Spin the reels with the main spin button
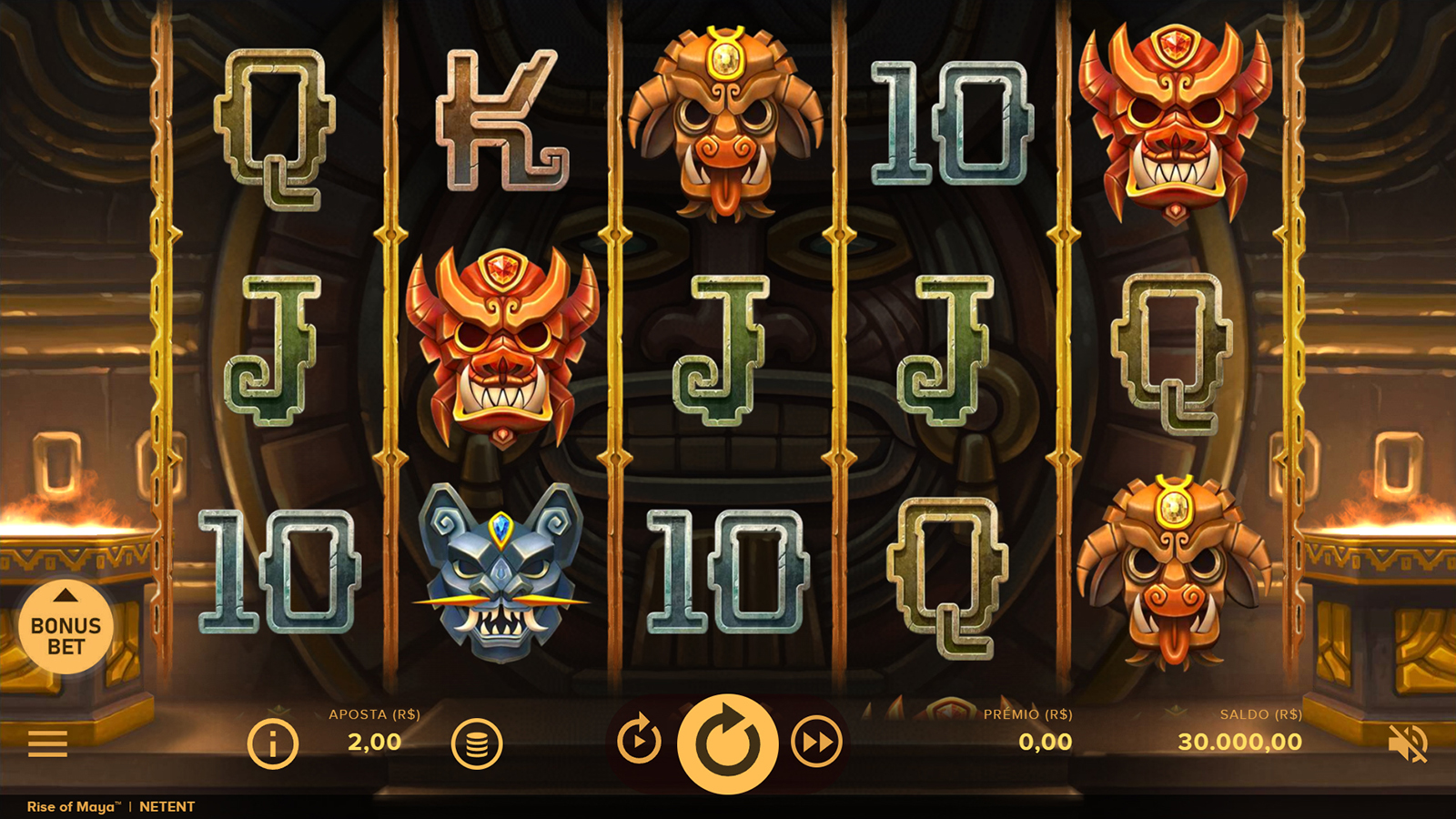This screenshot has width=1456, height=819. pos(727,743)
